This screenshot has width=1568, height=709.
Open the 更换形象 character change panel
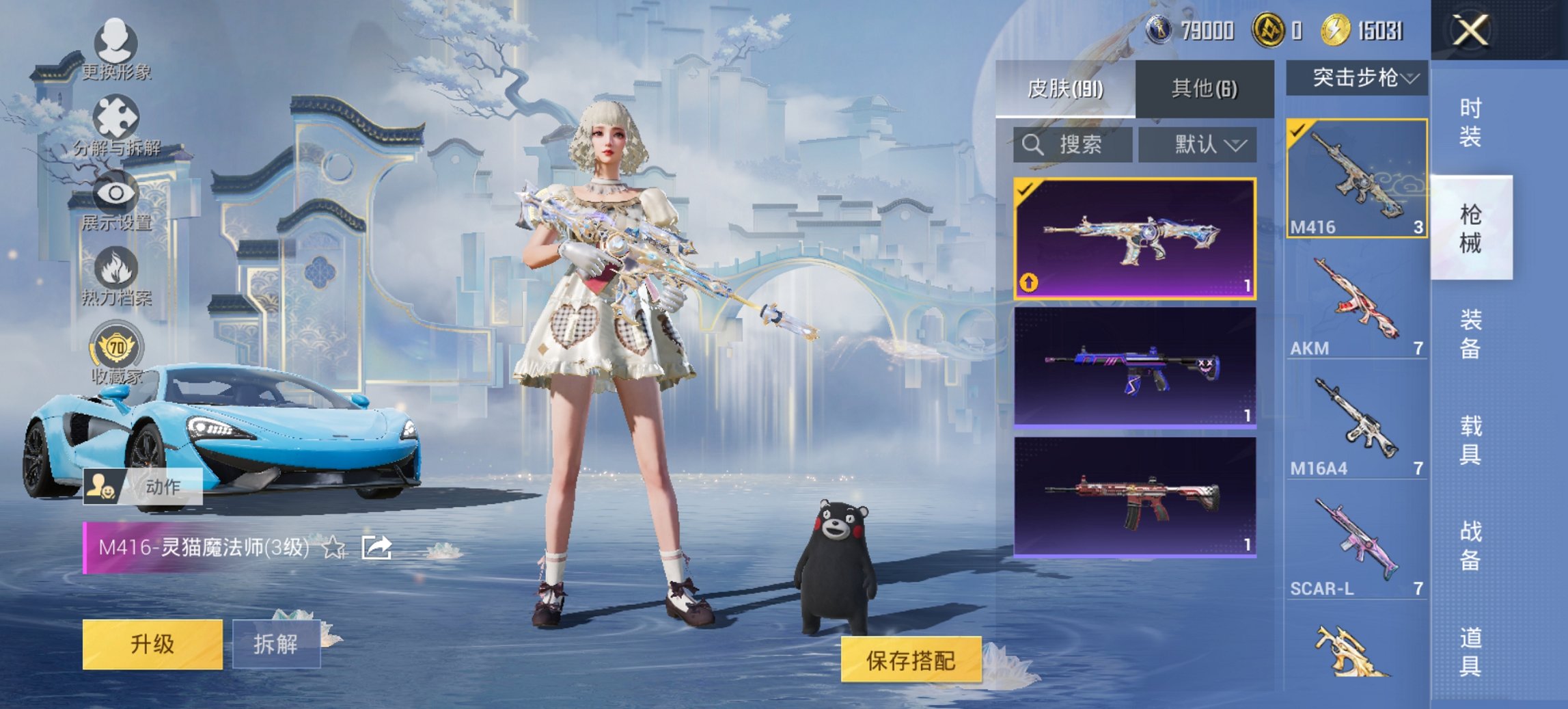tap(116, 41)
